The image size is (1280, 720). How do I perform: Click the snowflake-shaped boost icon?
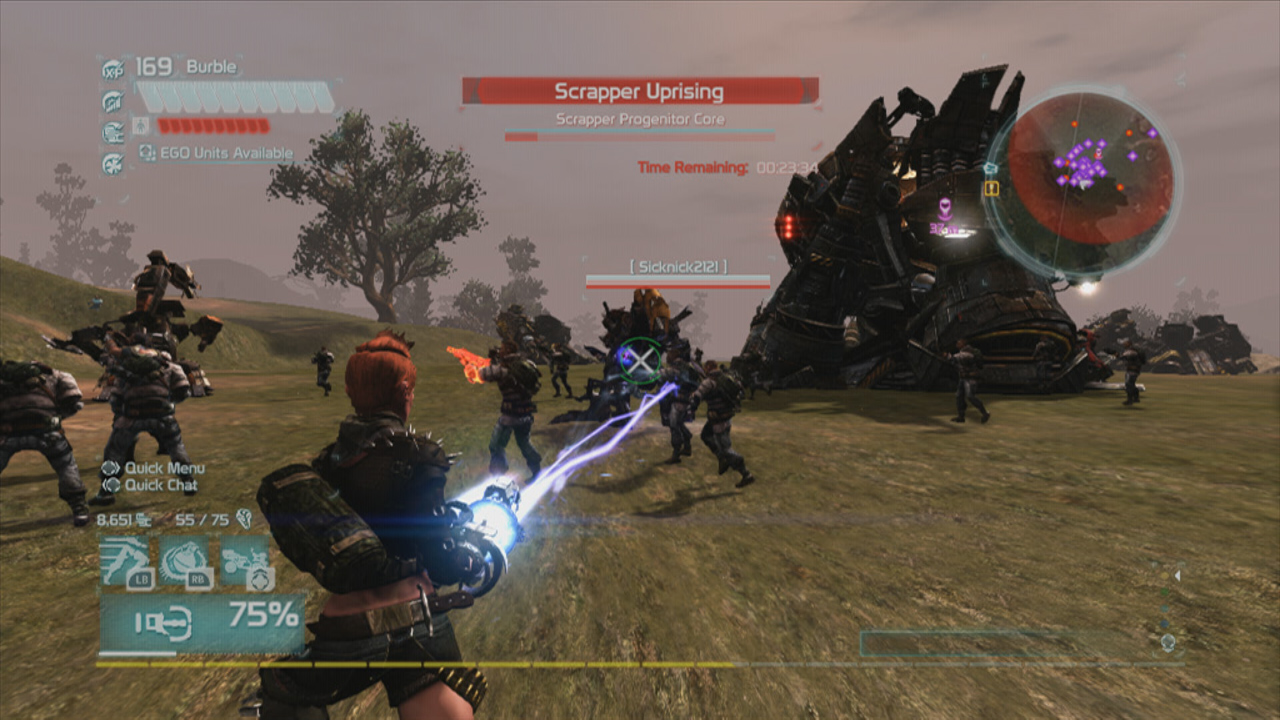tap(113, 163)
